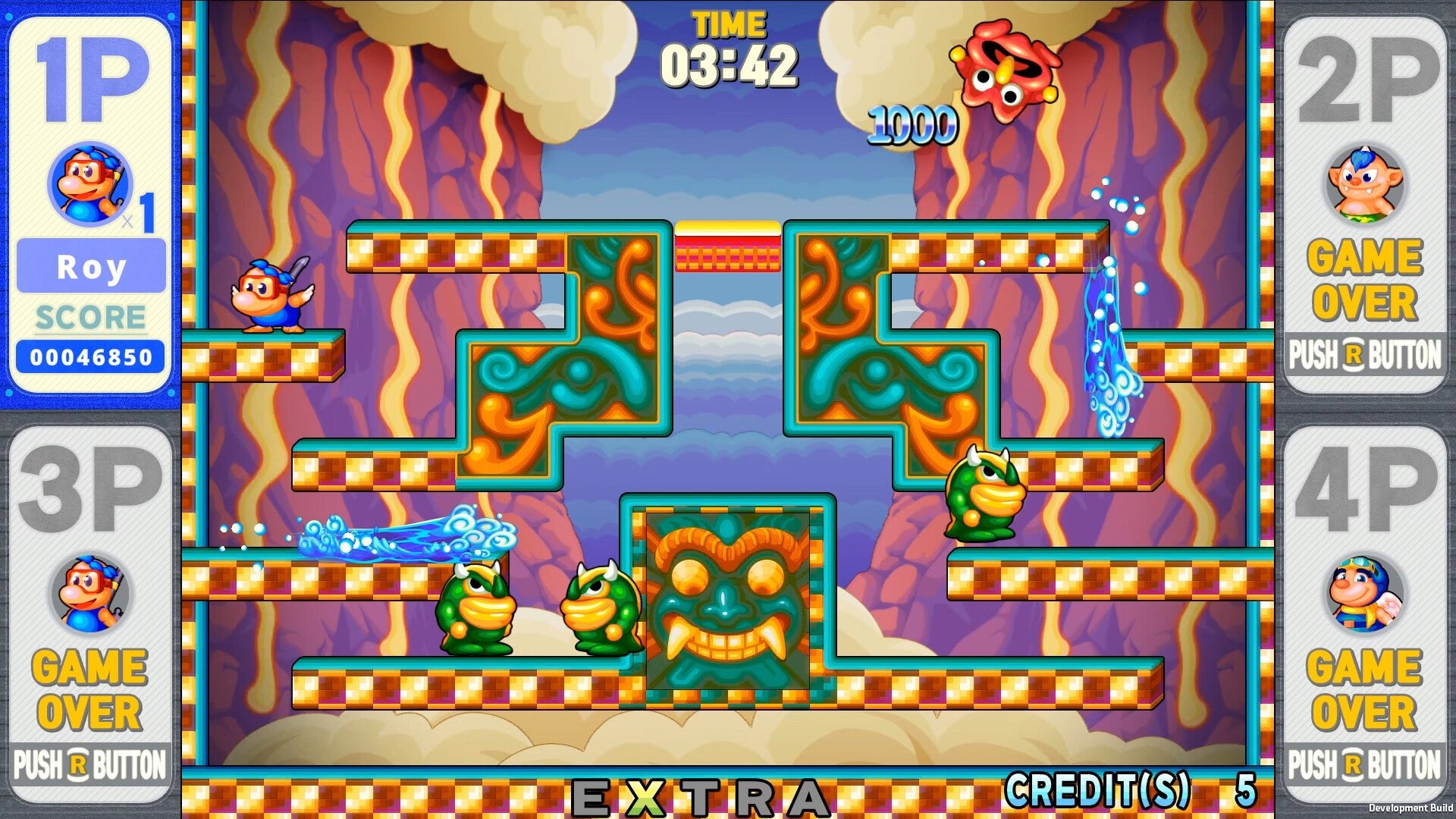
Task: Click the SCORE value 00046850
Action: pos(91,352)
